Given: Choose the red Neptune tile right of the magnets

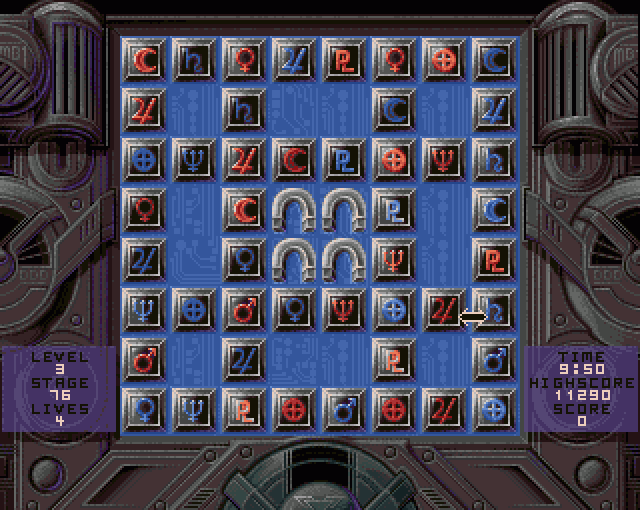Looking at the screenshot, I should (393, 260).
